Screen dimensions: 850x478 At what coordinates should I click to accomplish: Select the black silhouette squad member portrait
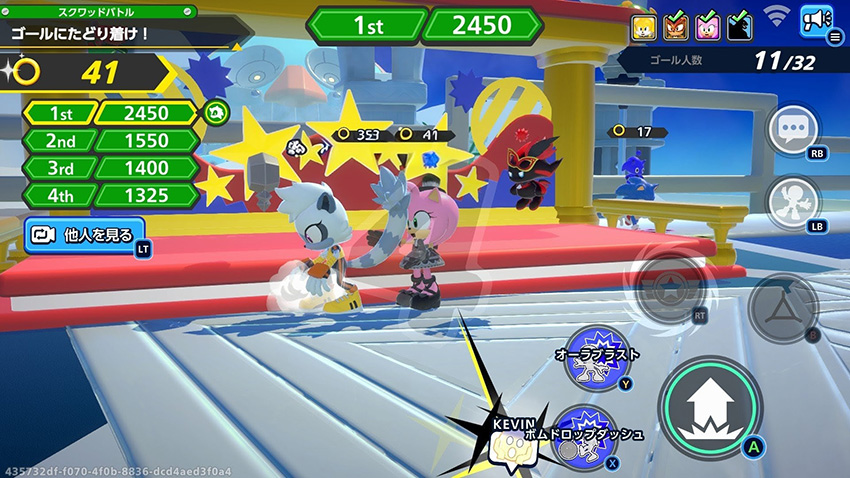coord(739,26)
